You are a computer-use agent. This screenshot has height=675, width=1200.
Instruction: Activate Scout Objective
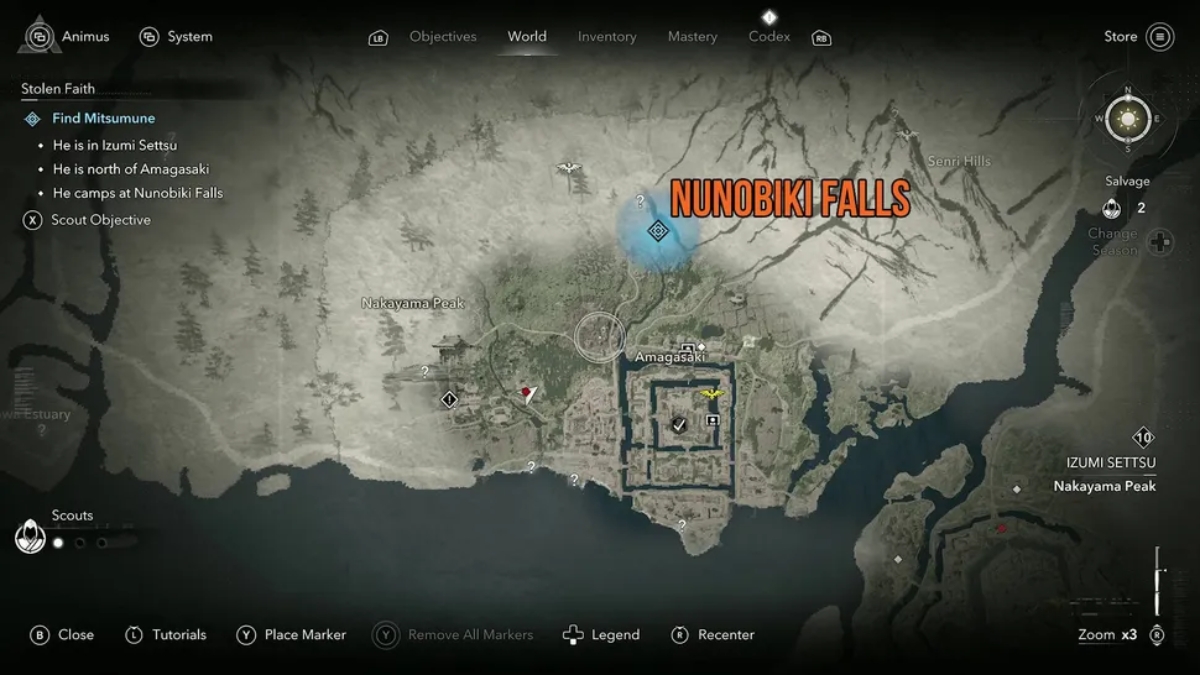point(100,220)
